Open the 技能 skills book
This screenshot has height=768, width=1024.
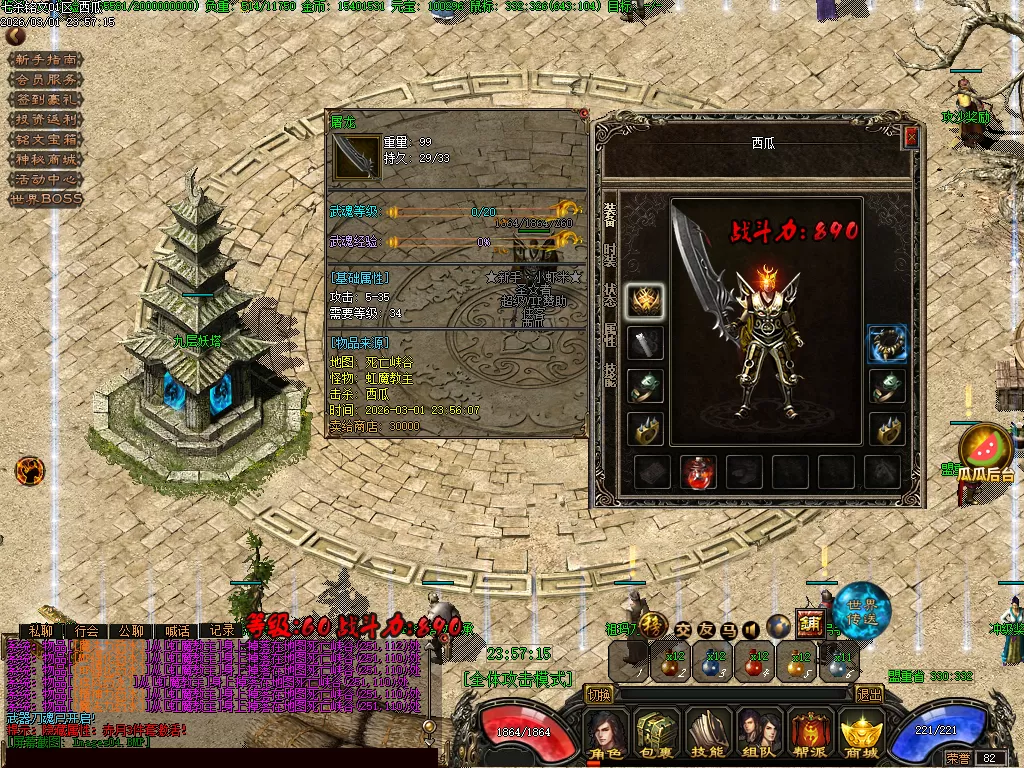tap(708, 735)
